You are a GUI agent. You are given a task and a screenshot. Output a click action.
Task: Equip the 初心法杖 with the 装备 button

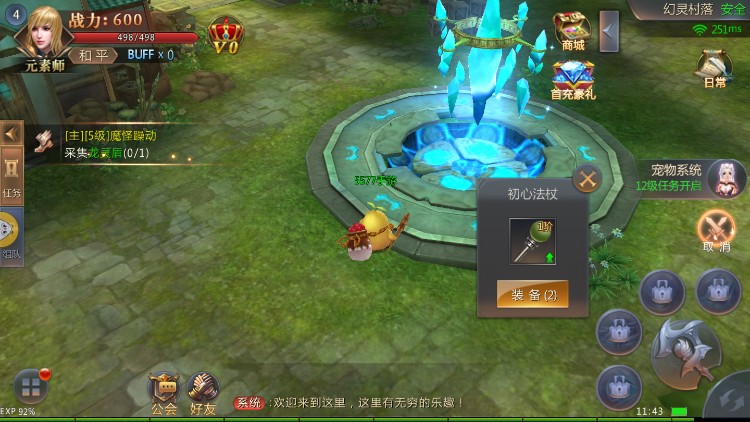point(533,294)
